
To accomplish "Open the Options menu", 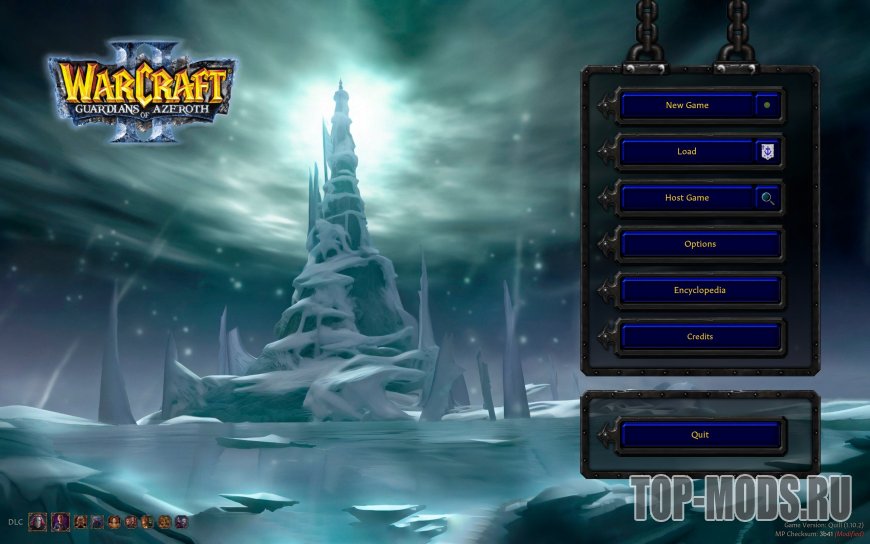I will (699, 244).
